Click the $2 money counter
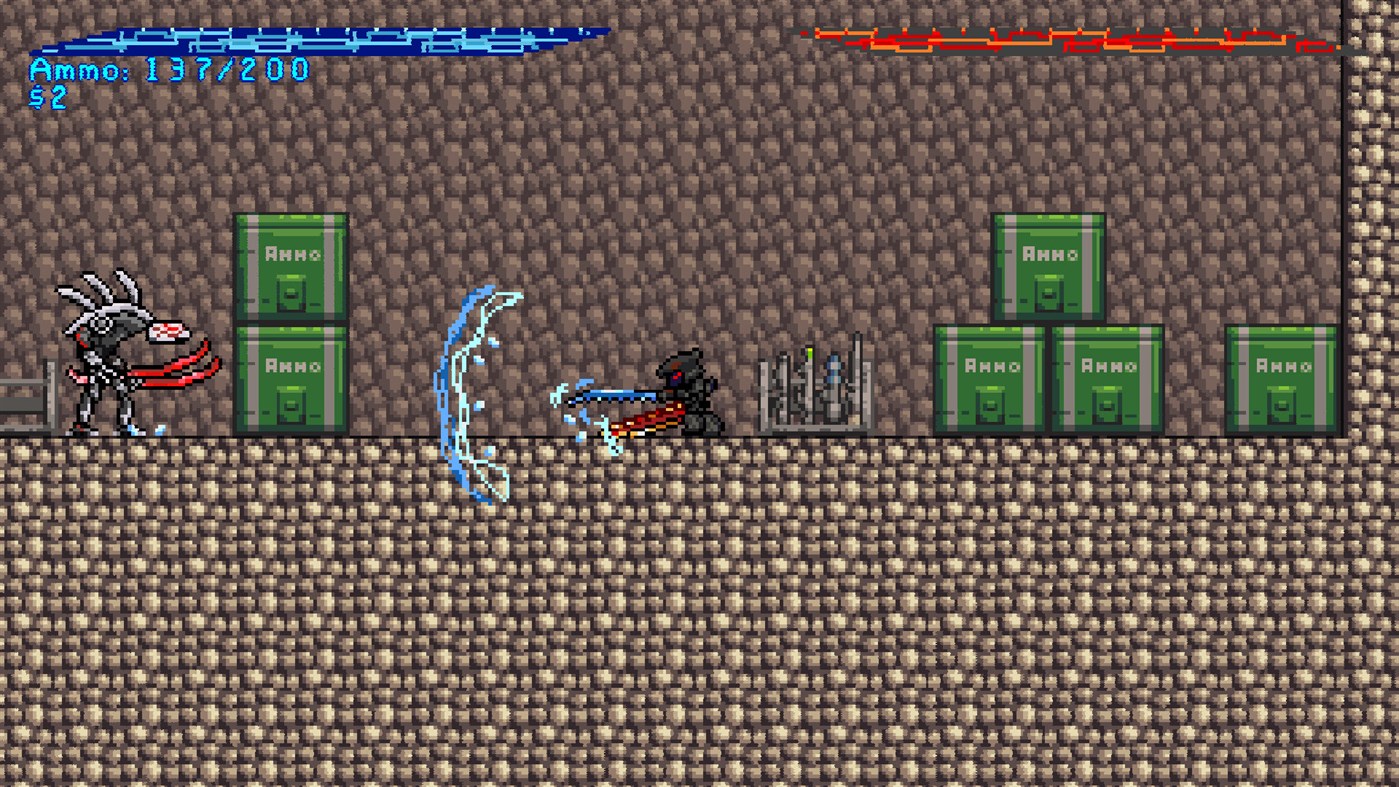The height and width of the screenshot is (787, 1399). (48, 97)
